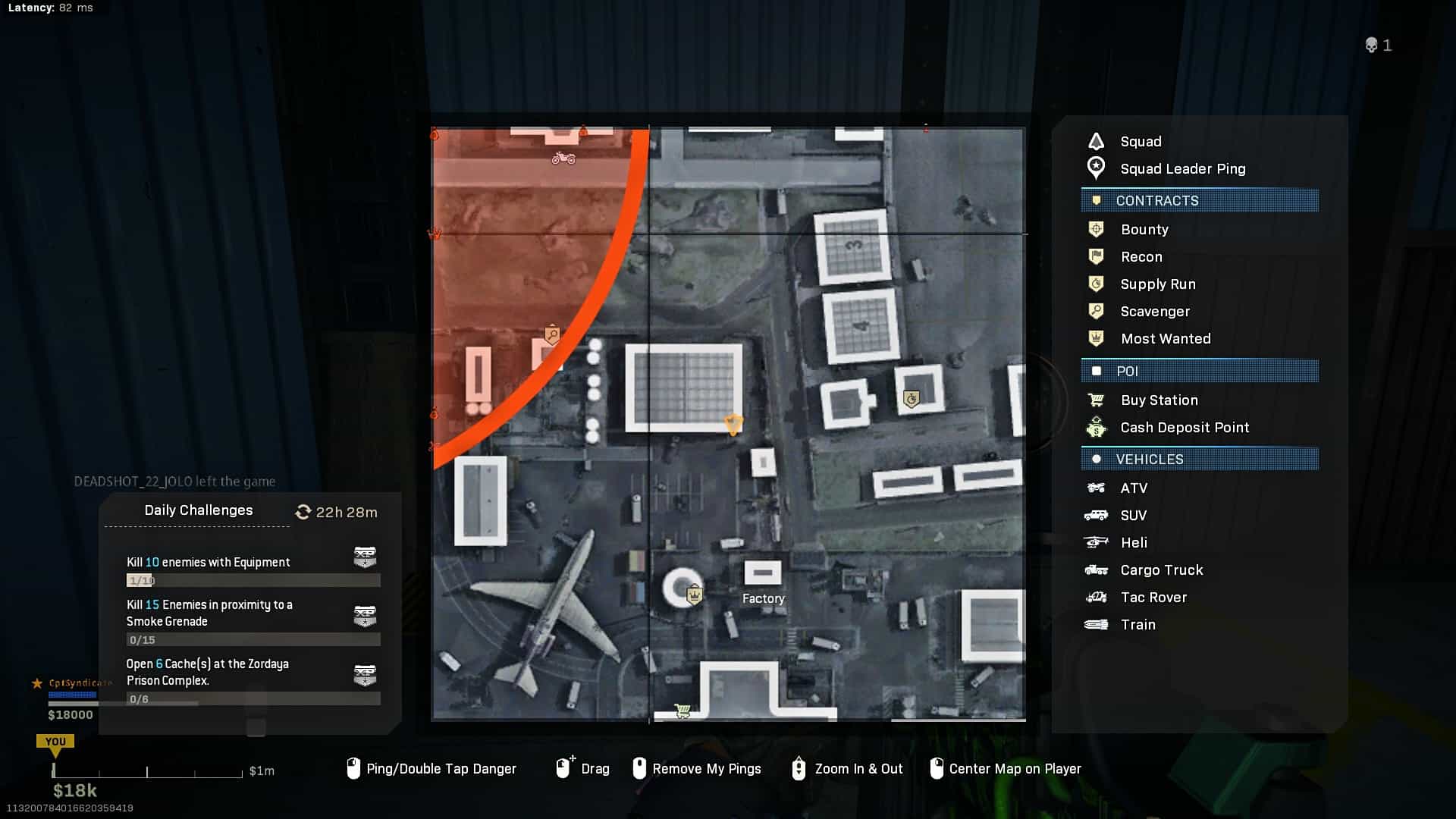Click the motorcycle vehicle icon on the map
The width and height of the screenshot is (1456, 819).
coord(563,158)
